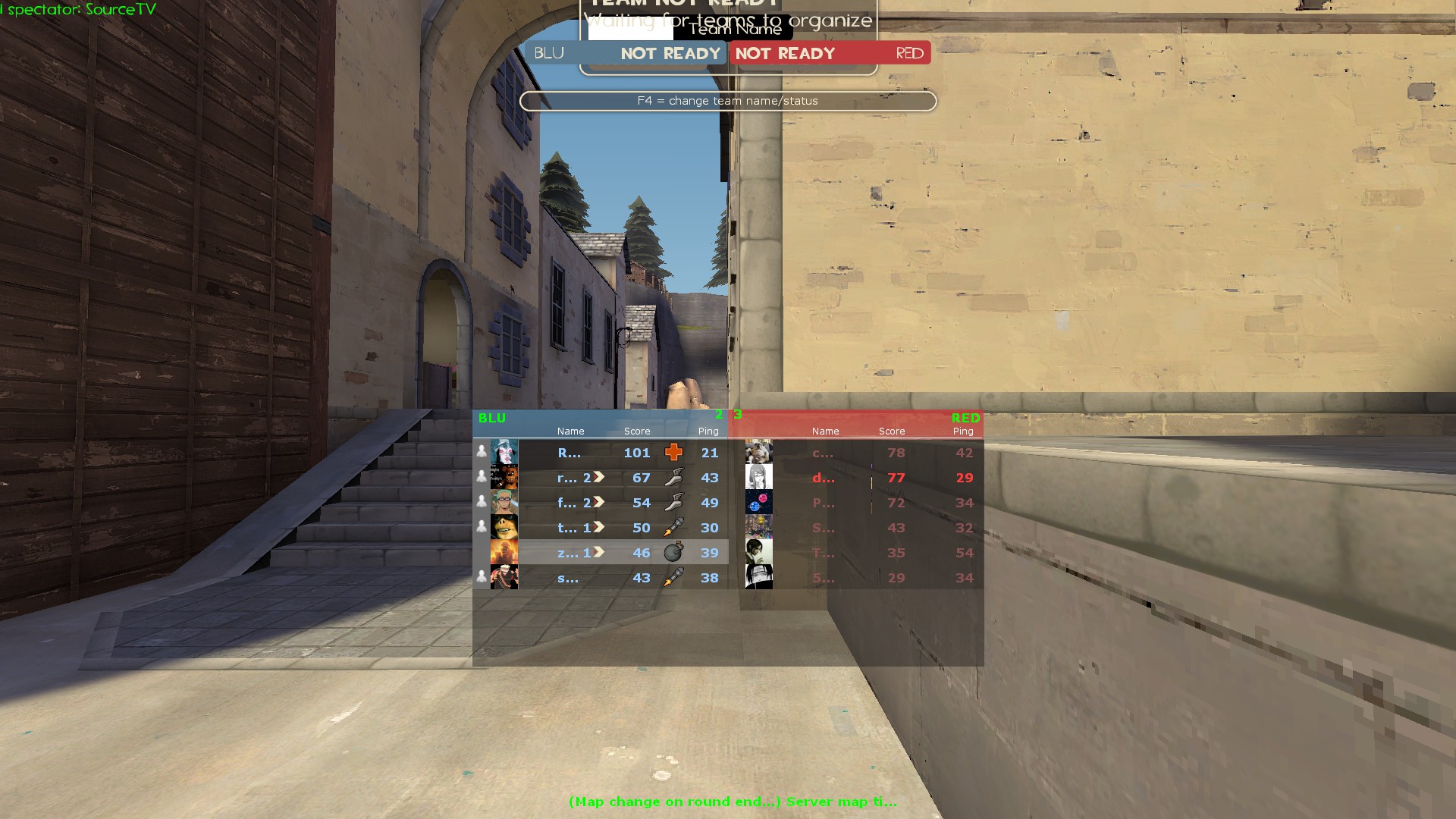Click the BLU team scoreboard header
Image resolution: width=1456 pixels, height=819 pixels.
(x=599, y=419)
